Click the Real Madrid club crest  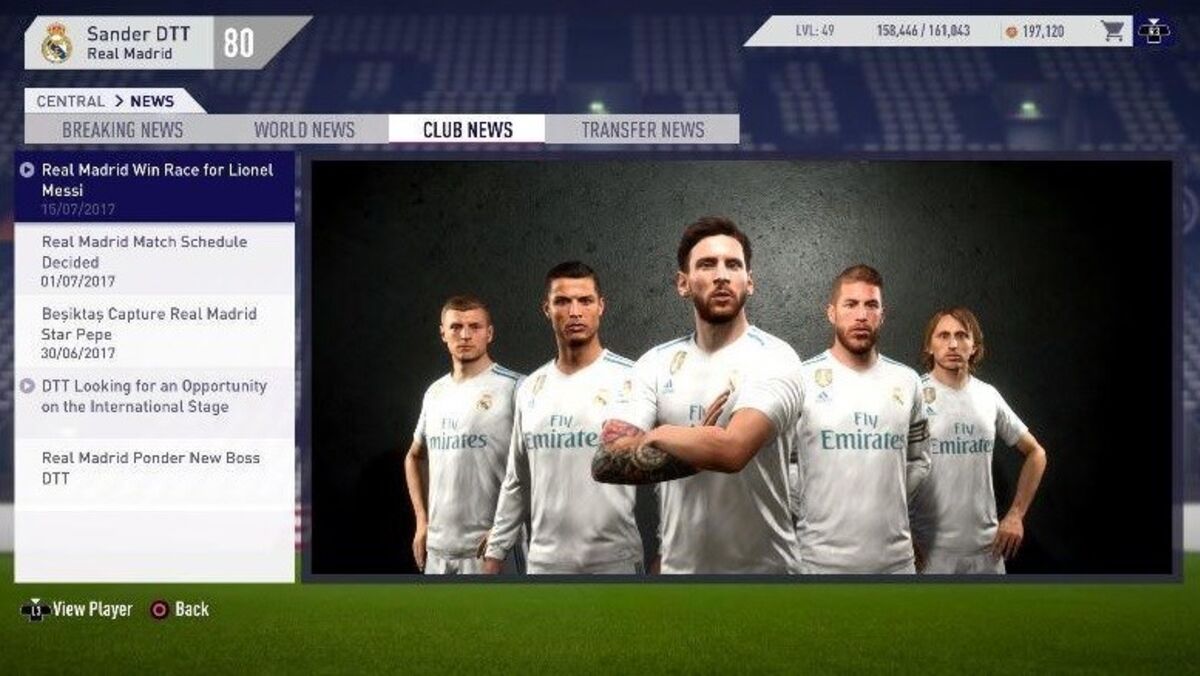pyautogui.click(x=56, y=42)
